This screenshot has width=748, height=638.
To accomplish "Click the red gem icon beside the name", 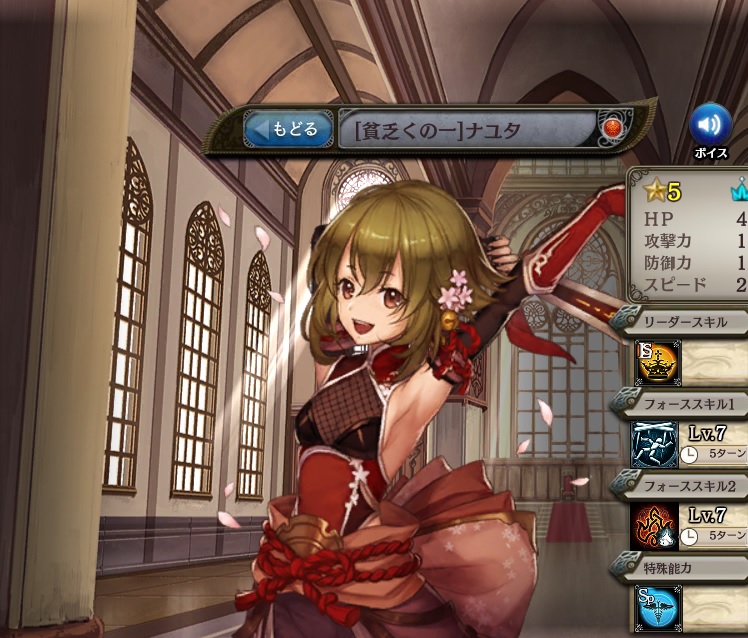I will (610, 129).
